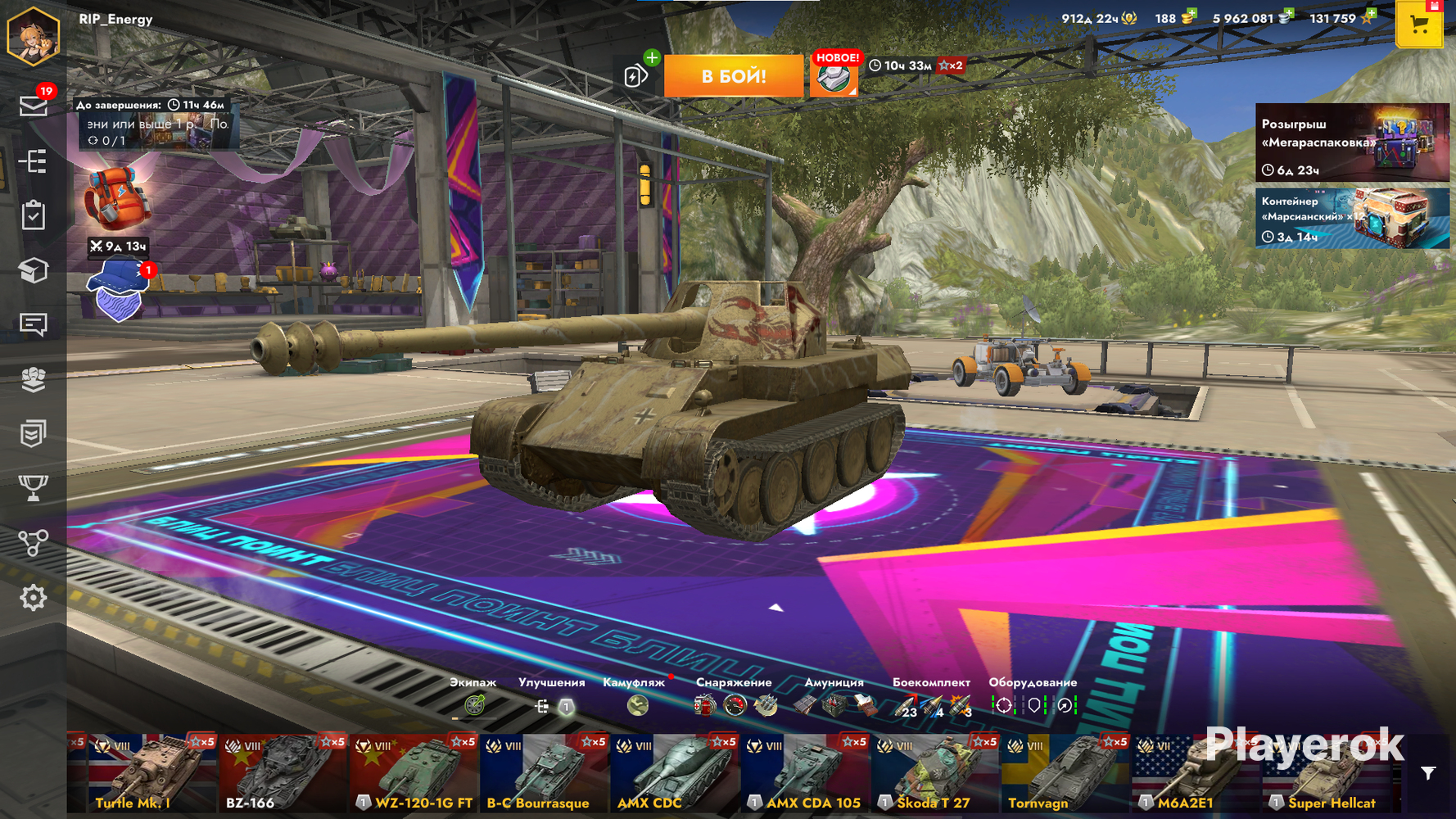
Task: Start battle with the orange В БОЙ! button
Action: coord(733,76)
